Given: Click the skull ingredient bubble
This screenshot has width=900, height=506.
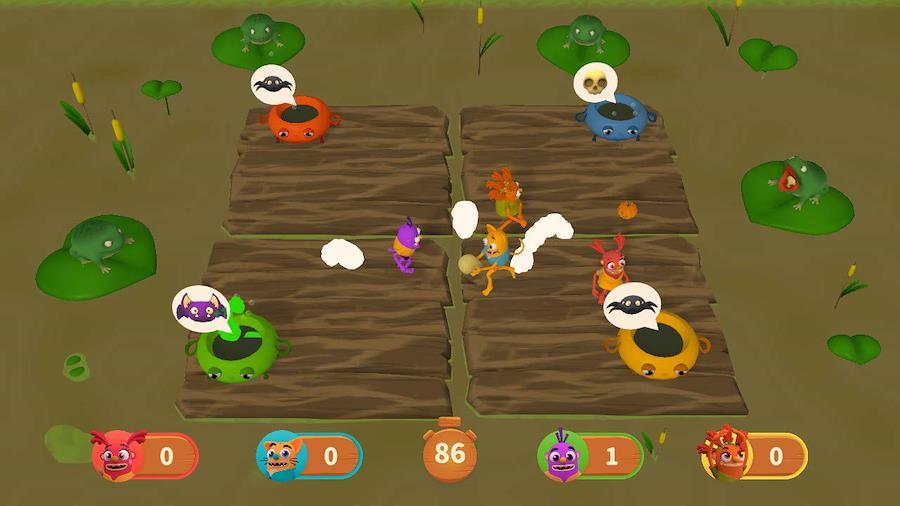Looking at the screenshot, I should coord(596,82).
